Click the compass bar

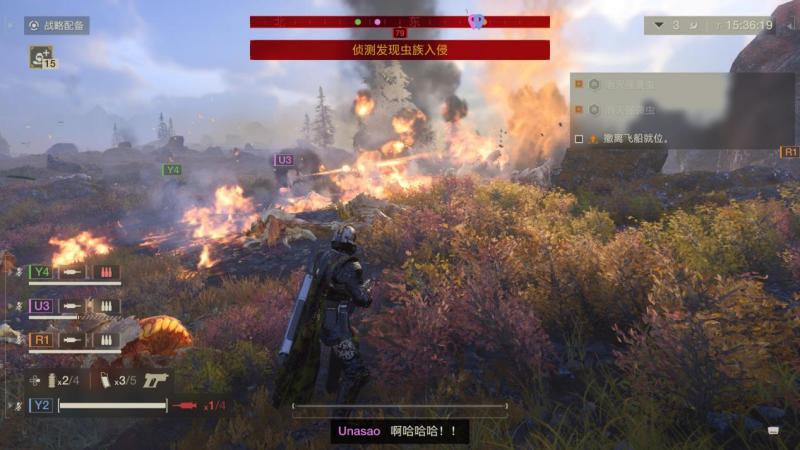coord(399,21)
